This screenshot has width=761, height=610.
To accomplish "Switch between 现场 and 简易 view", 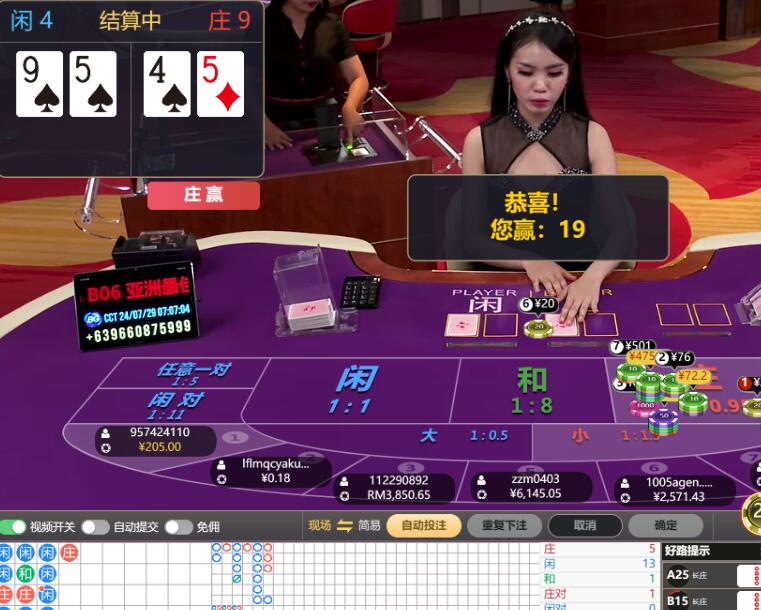I will (345, 526).
